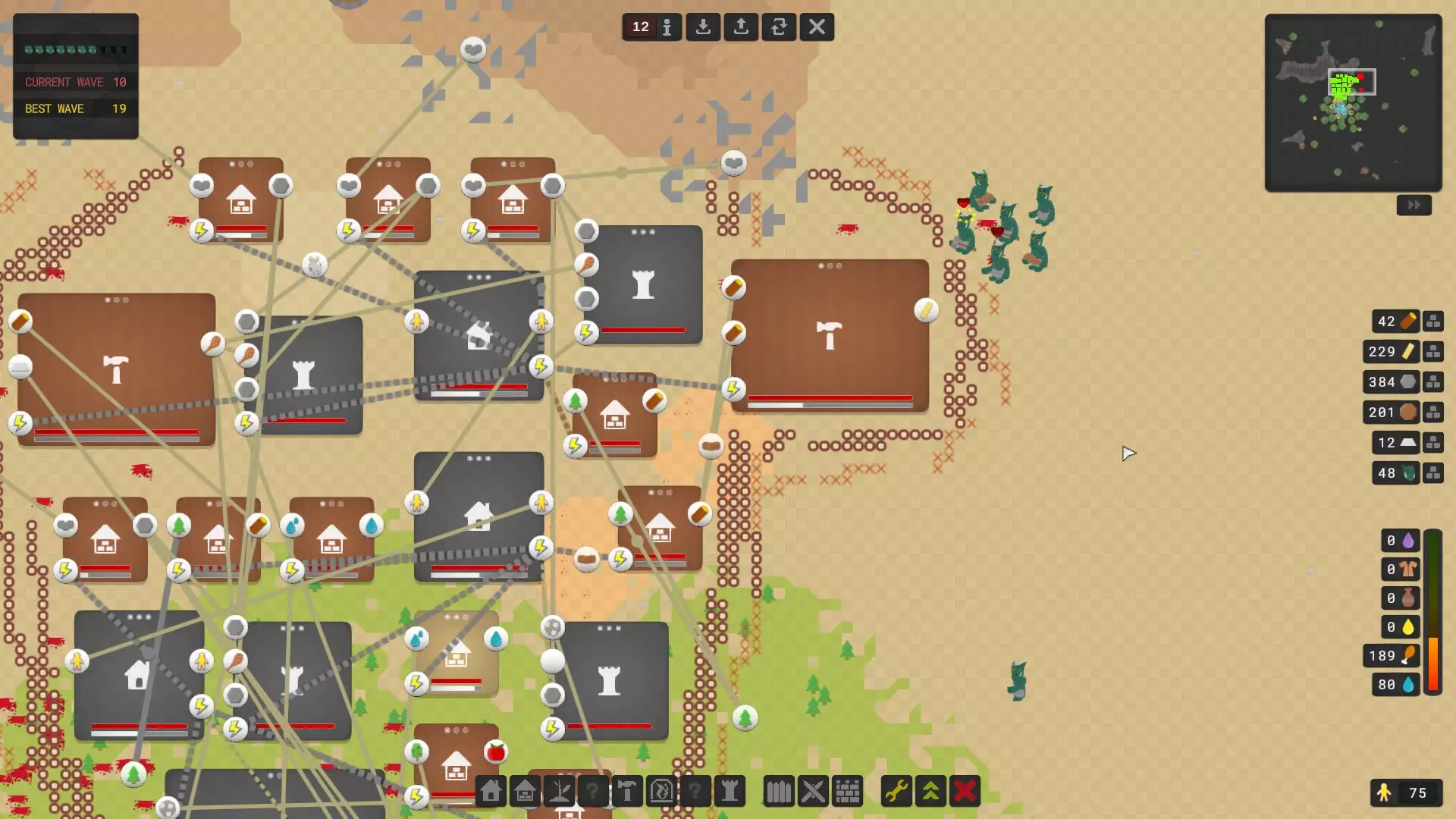Activate the green arrows upgrade tool
Image resolution: width=1456 pixels, height=819 pixels.
pyautogui.click(x=930, y=792)
